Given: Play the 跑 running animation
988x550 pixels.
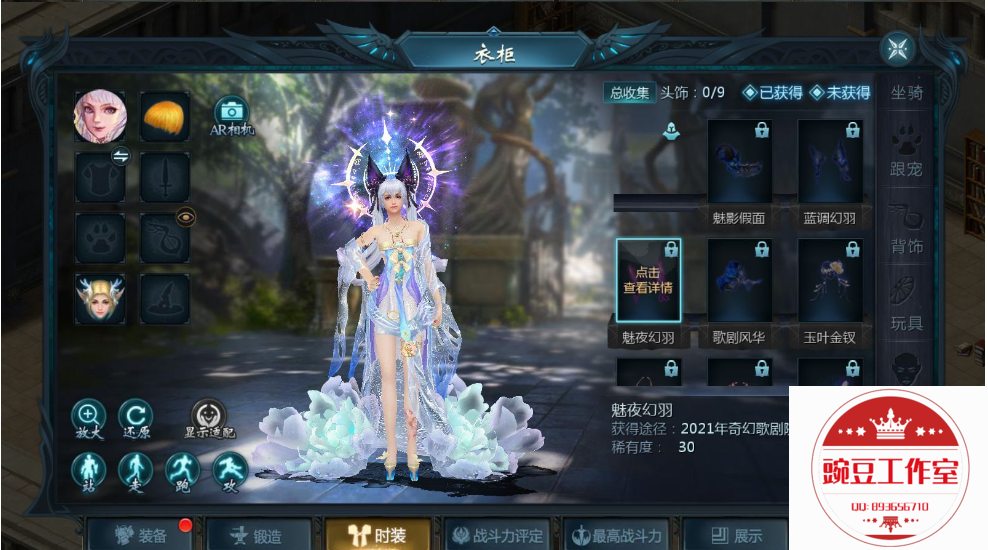Looking at the screenshot, I should [x=182, y=470].
